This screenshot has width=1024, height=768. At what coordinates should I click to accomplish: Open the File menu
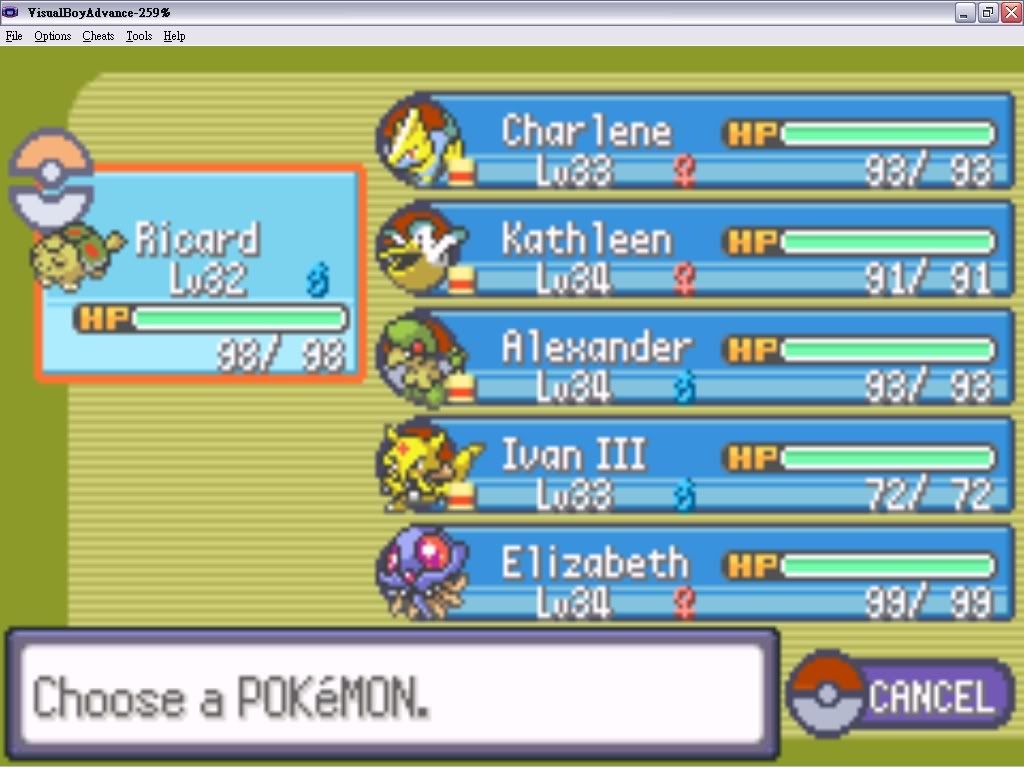coord(14,36)
